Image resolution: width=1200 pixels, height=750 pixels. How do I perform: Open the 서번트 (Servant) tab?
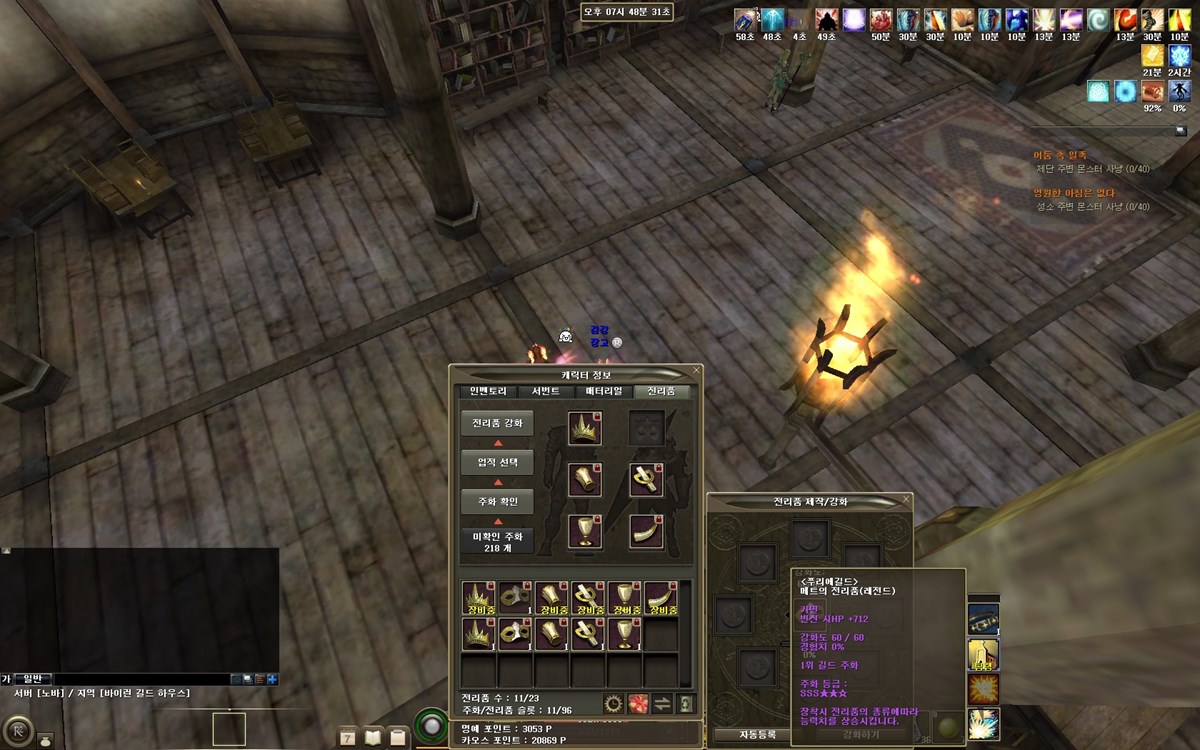546,391
